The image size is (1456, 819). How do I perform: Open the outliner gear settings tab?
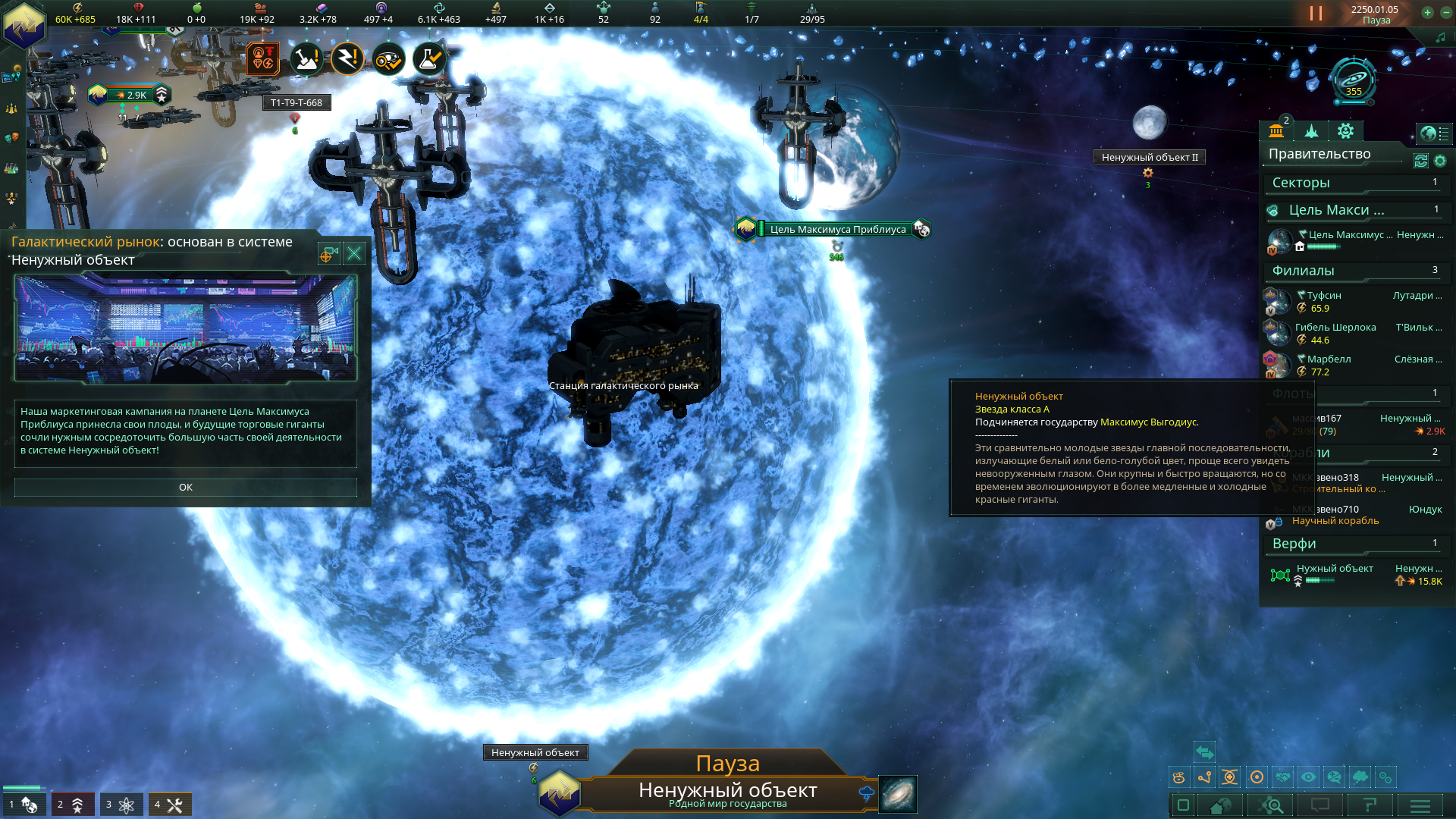coord(1346,131)
